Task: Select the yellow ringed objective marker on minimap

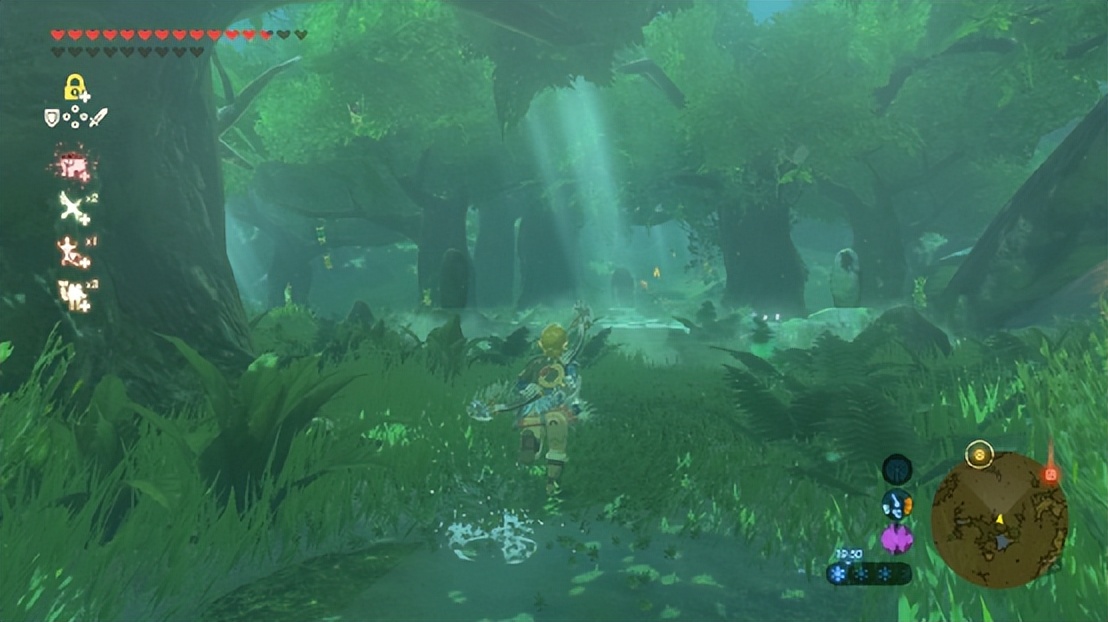Action: tap(979, 454)
